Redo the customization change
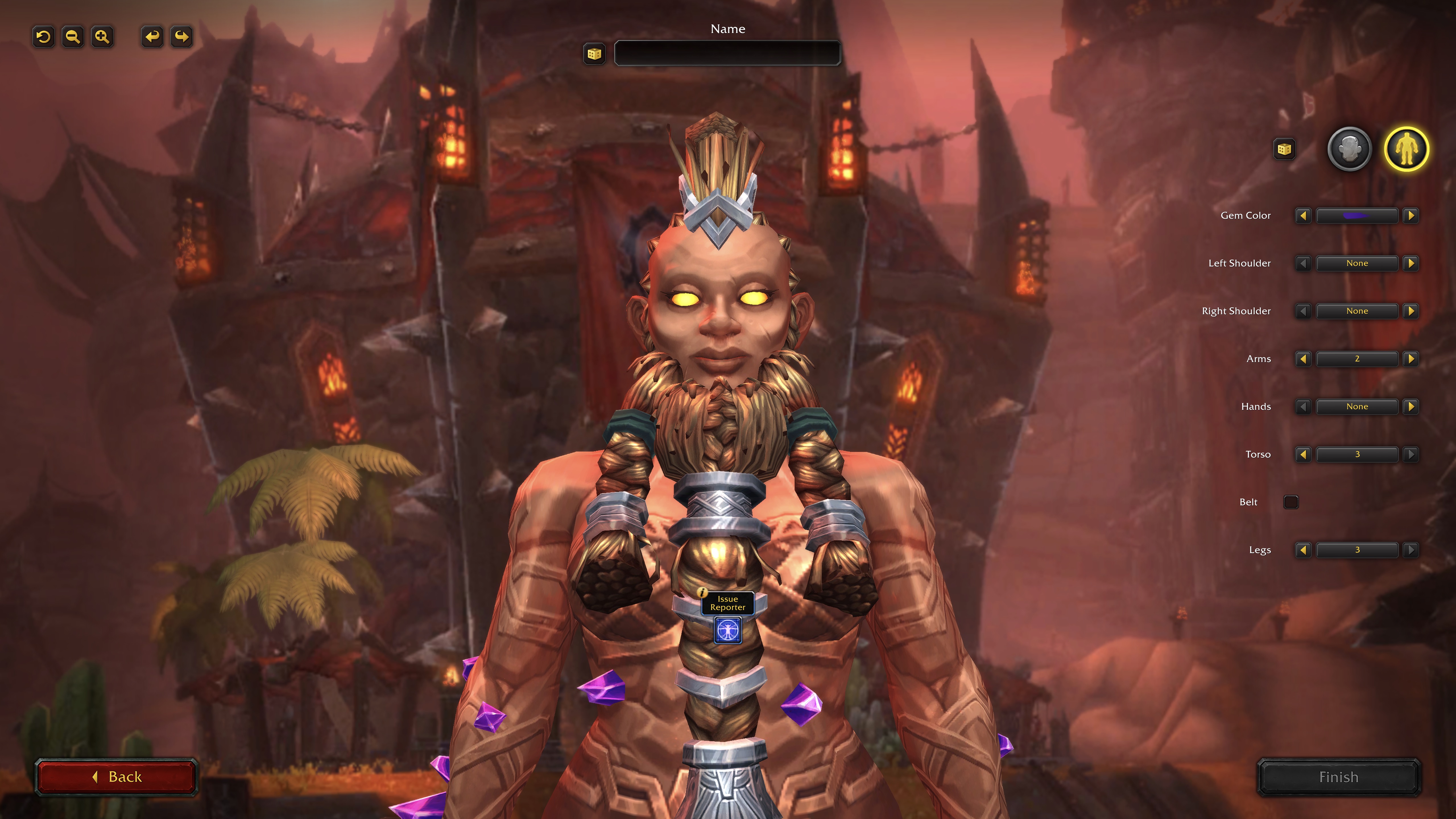This screenshot has width=1456, height=819. coord(181,37)
